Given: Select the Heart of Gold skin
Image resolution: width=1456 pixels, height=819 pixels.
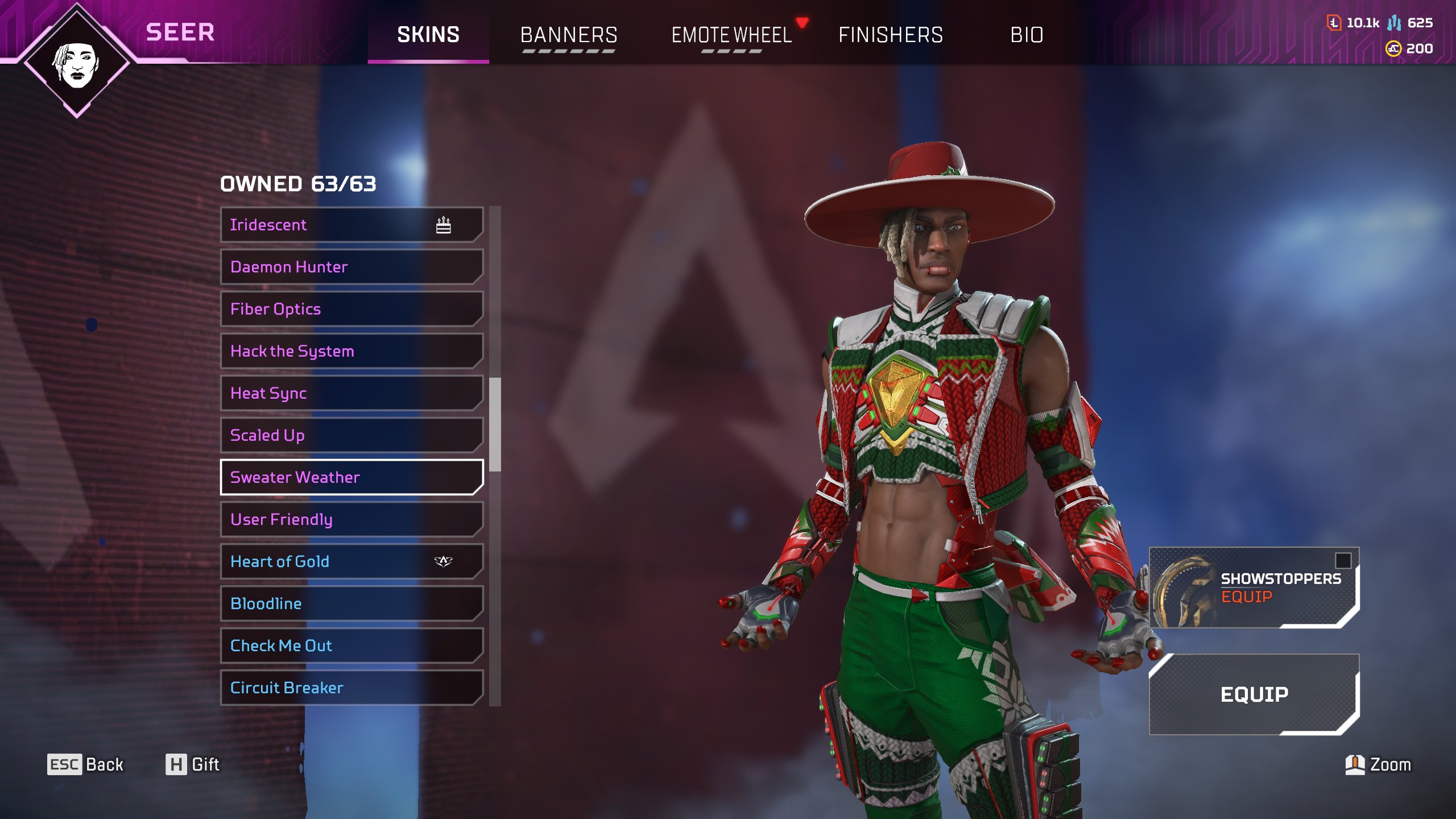Looking at the screenshot, I should point(351,561).
